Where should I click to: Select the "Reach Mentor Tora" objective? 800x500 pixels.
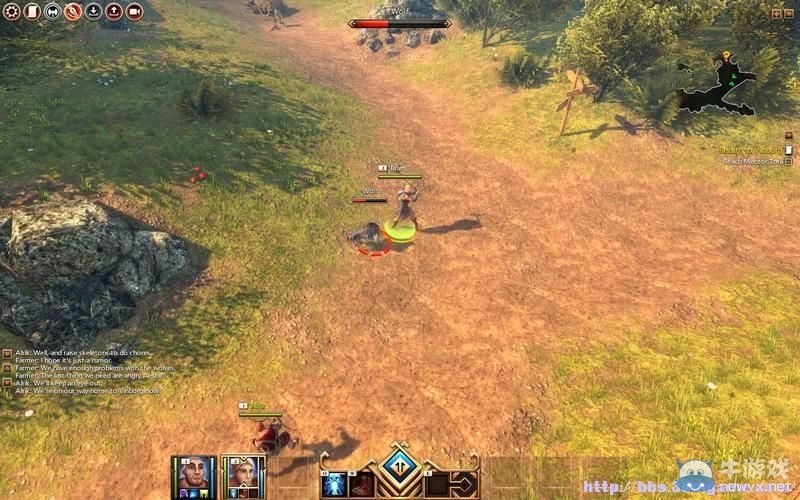pyautogui.click(x=752, y=161)
